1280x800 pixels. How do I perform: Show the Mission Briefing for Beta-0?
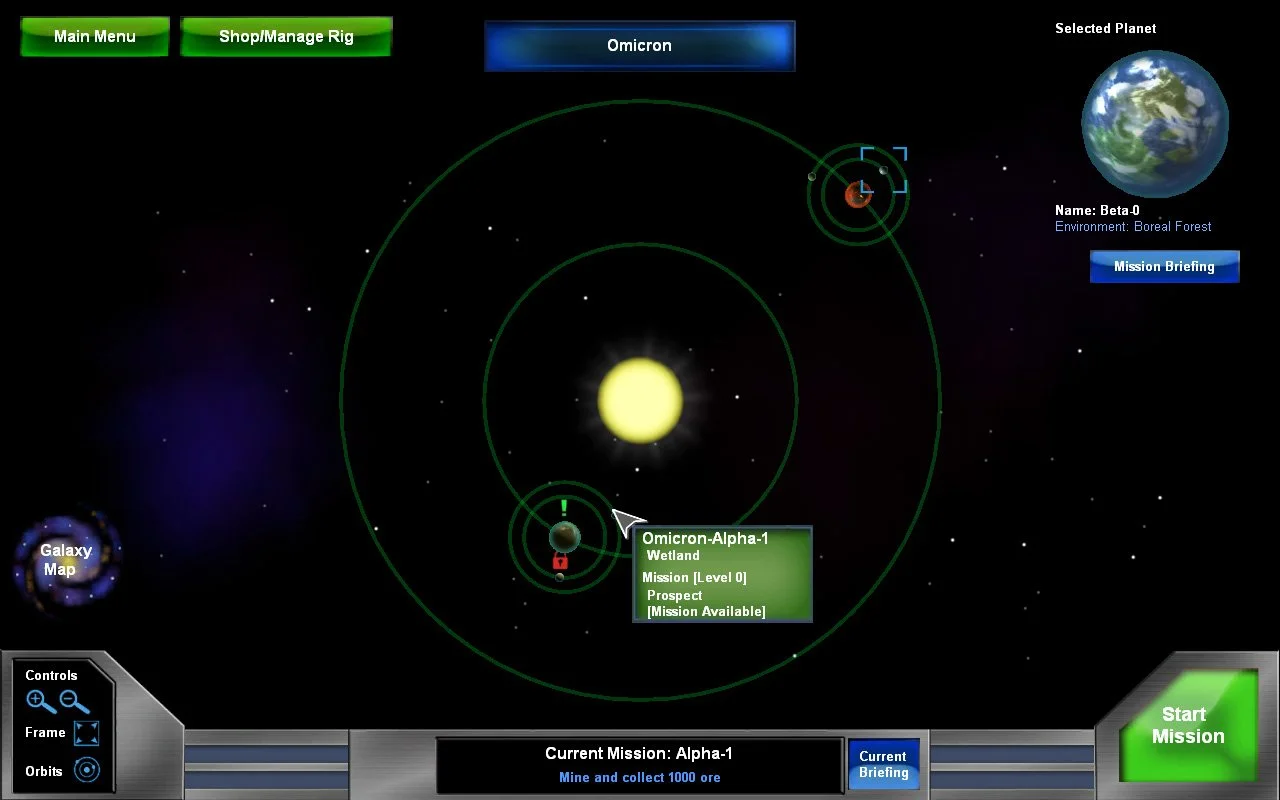point(1164,267)
